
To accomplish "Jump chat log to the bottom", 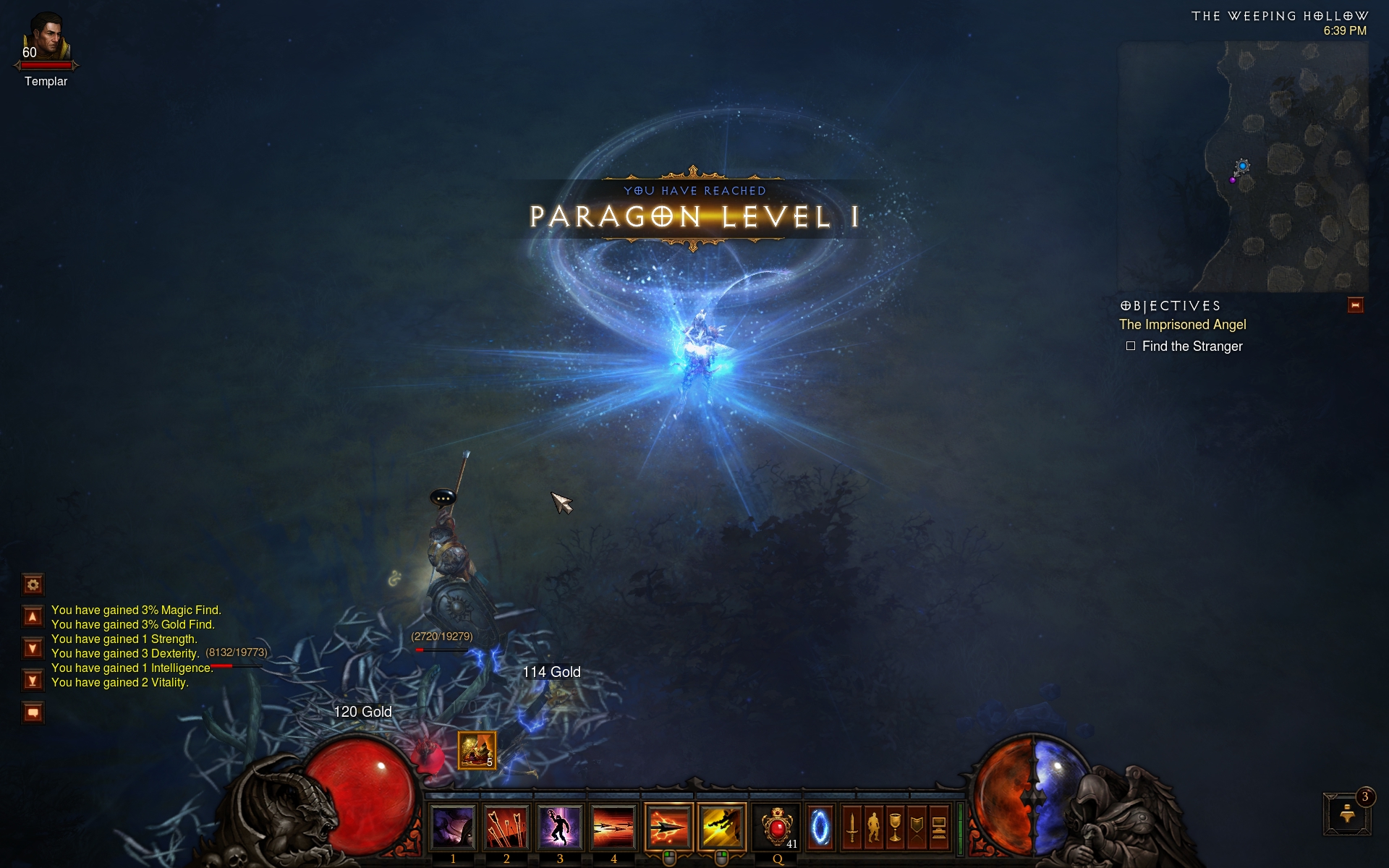I will click(33, 681).
